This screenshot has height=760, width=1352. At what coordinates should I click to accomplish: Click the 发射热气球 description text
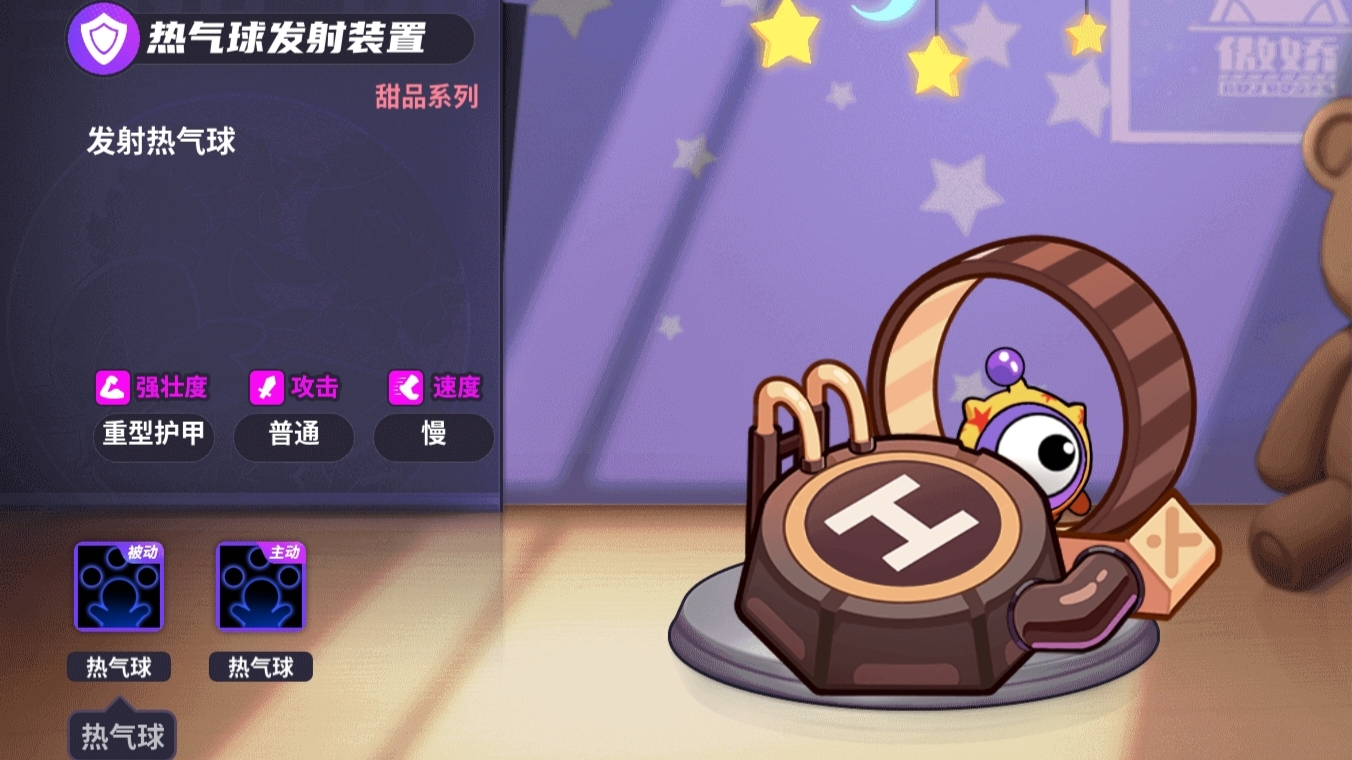(x=160, y=142)
